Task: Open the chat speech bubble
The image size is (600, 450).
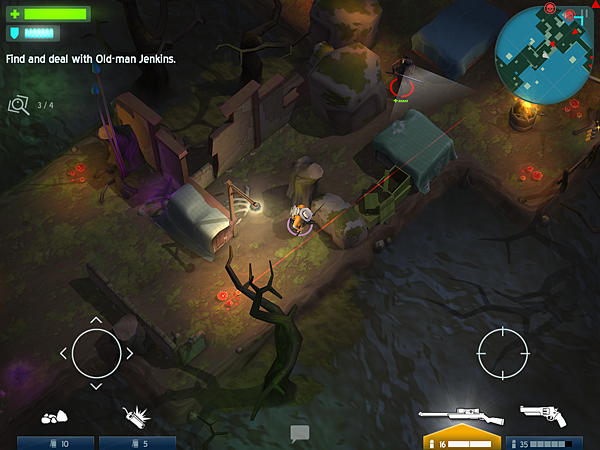Action: [300, 433]
